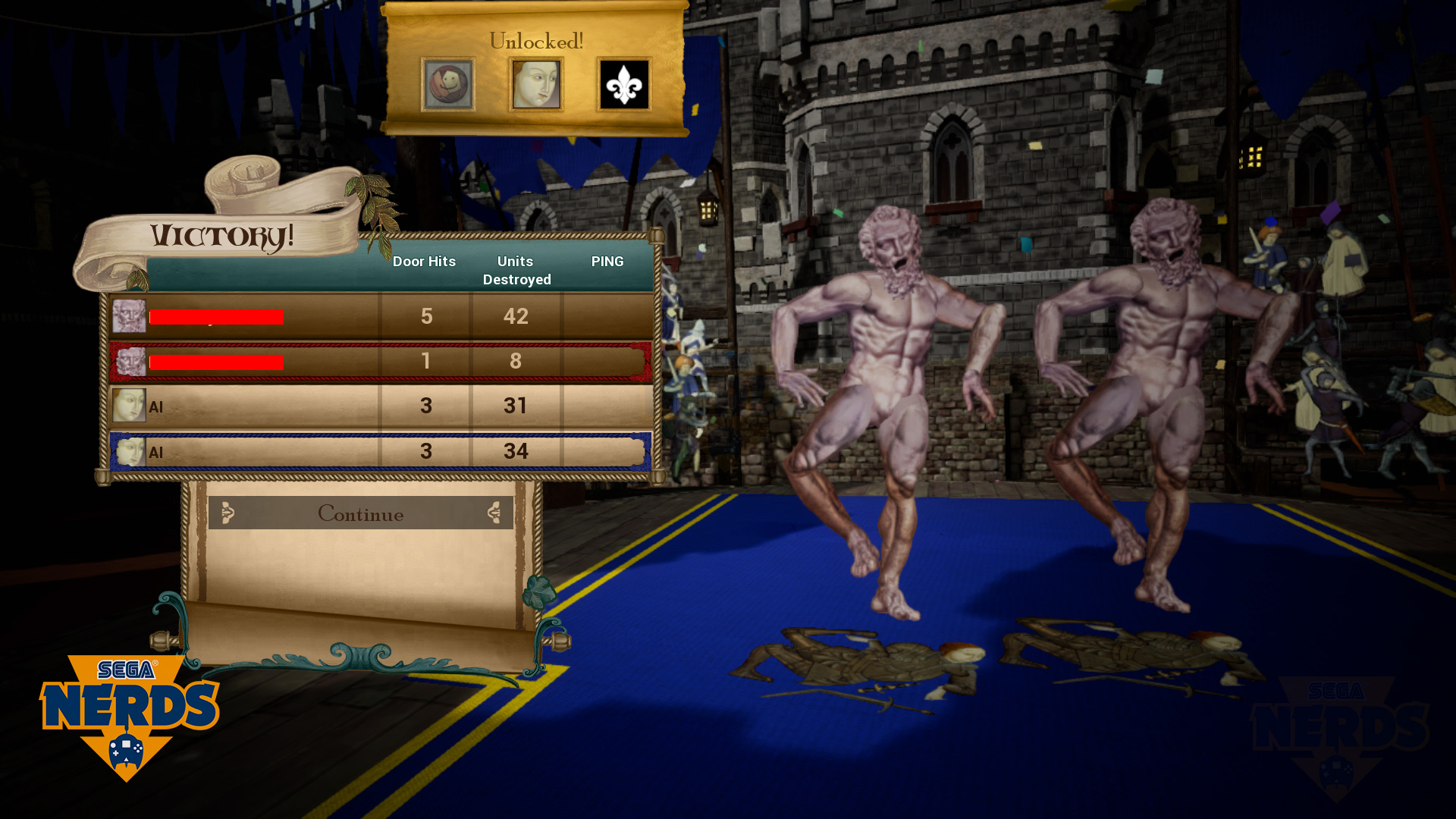The width and height of the screenshot is (1456, 819).
Task: Select the blue-highlighted AI row with 34 units
Action: (x=379, y=452)
